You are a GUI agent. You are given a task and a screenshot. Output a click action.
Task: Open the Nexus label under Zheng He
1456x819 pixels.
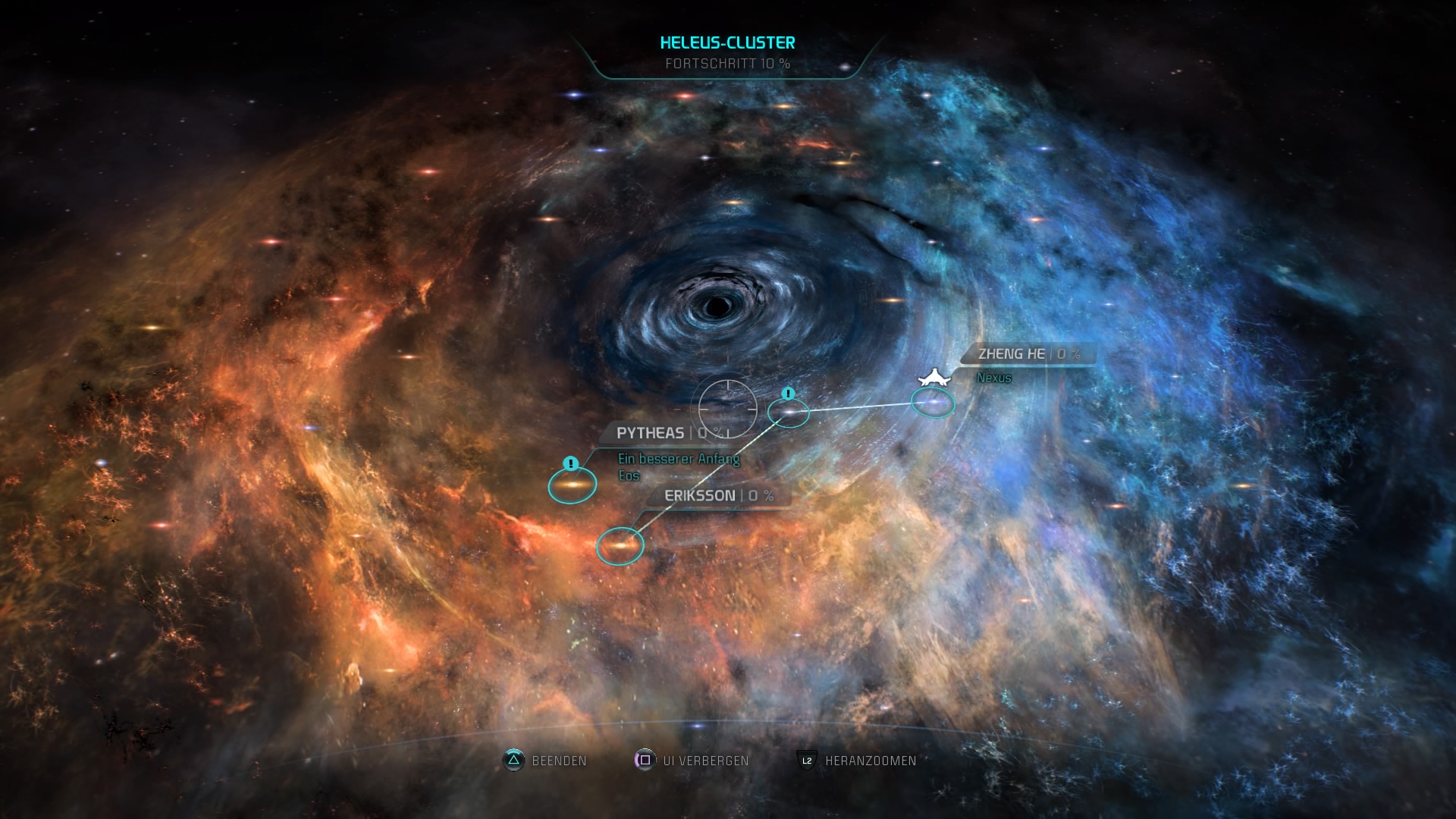(x=993, y=378)
